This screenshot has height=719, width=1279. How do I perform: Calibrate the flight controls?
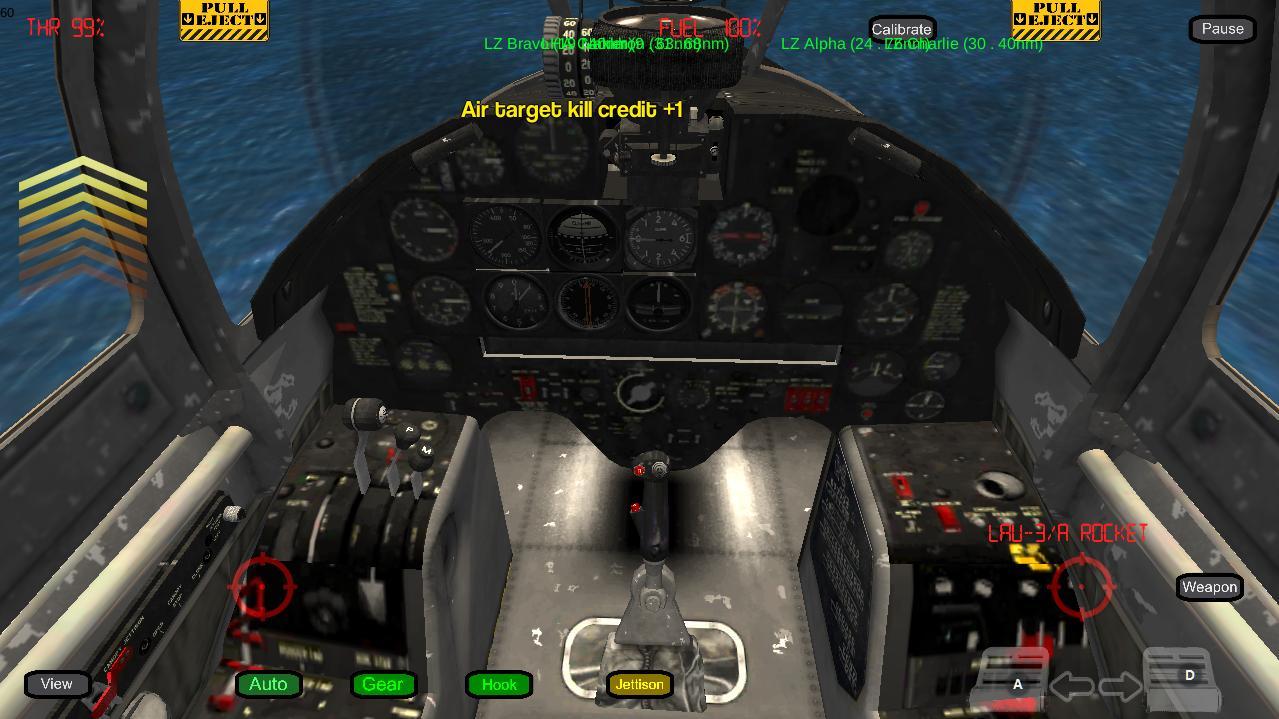tap(901, 29)
